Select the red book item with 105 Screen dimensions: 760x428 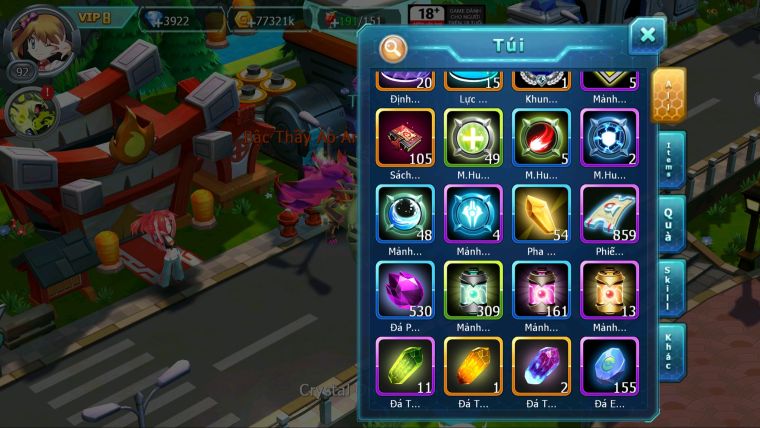[405, 137]
